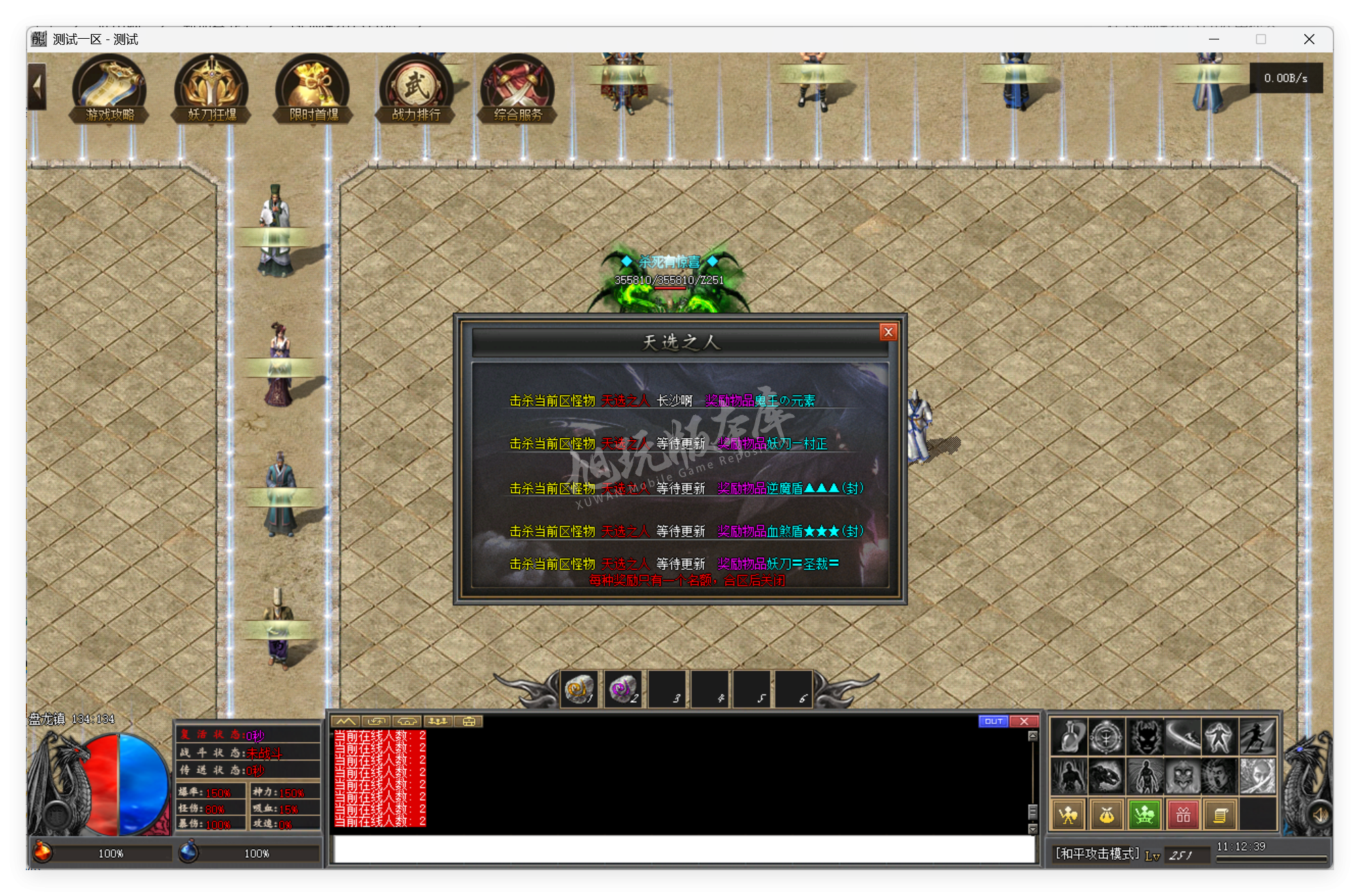Open the red gift box icon
1360x896 pixels.
pyautogui.click(x=1182, y=814)
